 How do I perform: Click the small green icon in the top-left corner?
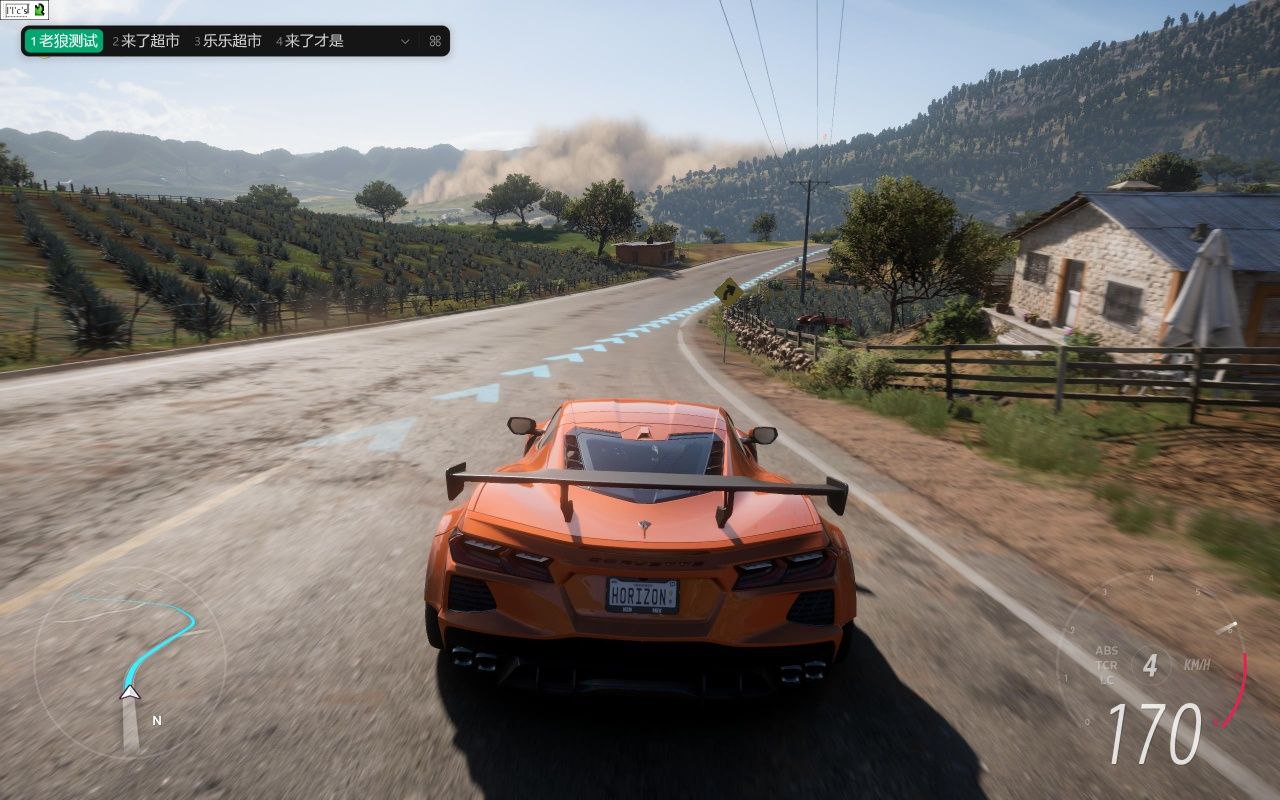pos(39,10)
